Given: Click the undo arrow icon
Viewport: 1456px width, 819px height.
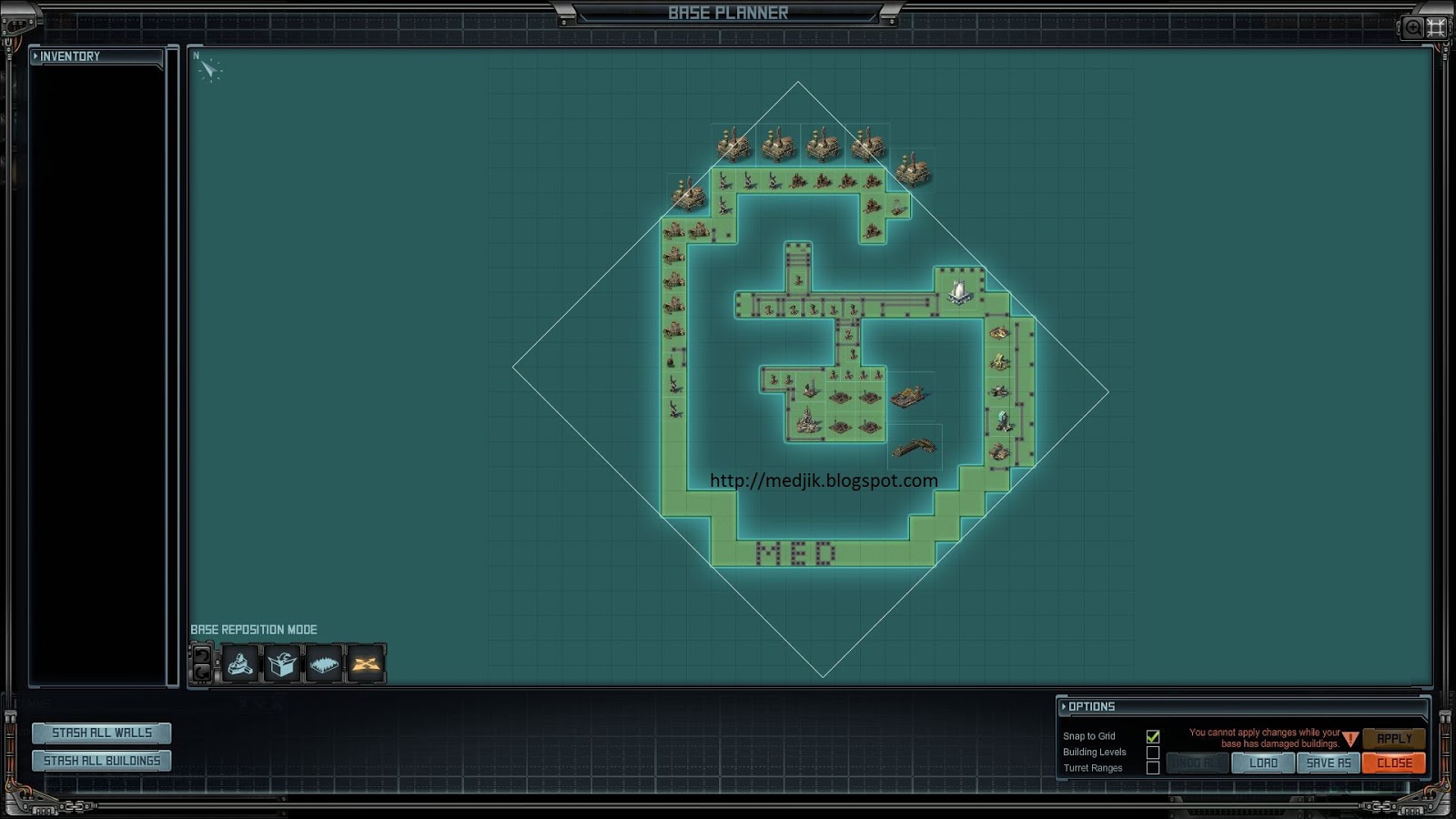Looking at the screenshot, I should (200, 655).
